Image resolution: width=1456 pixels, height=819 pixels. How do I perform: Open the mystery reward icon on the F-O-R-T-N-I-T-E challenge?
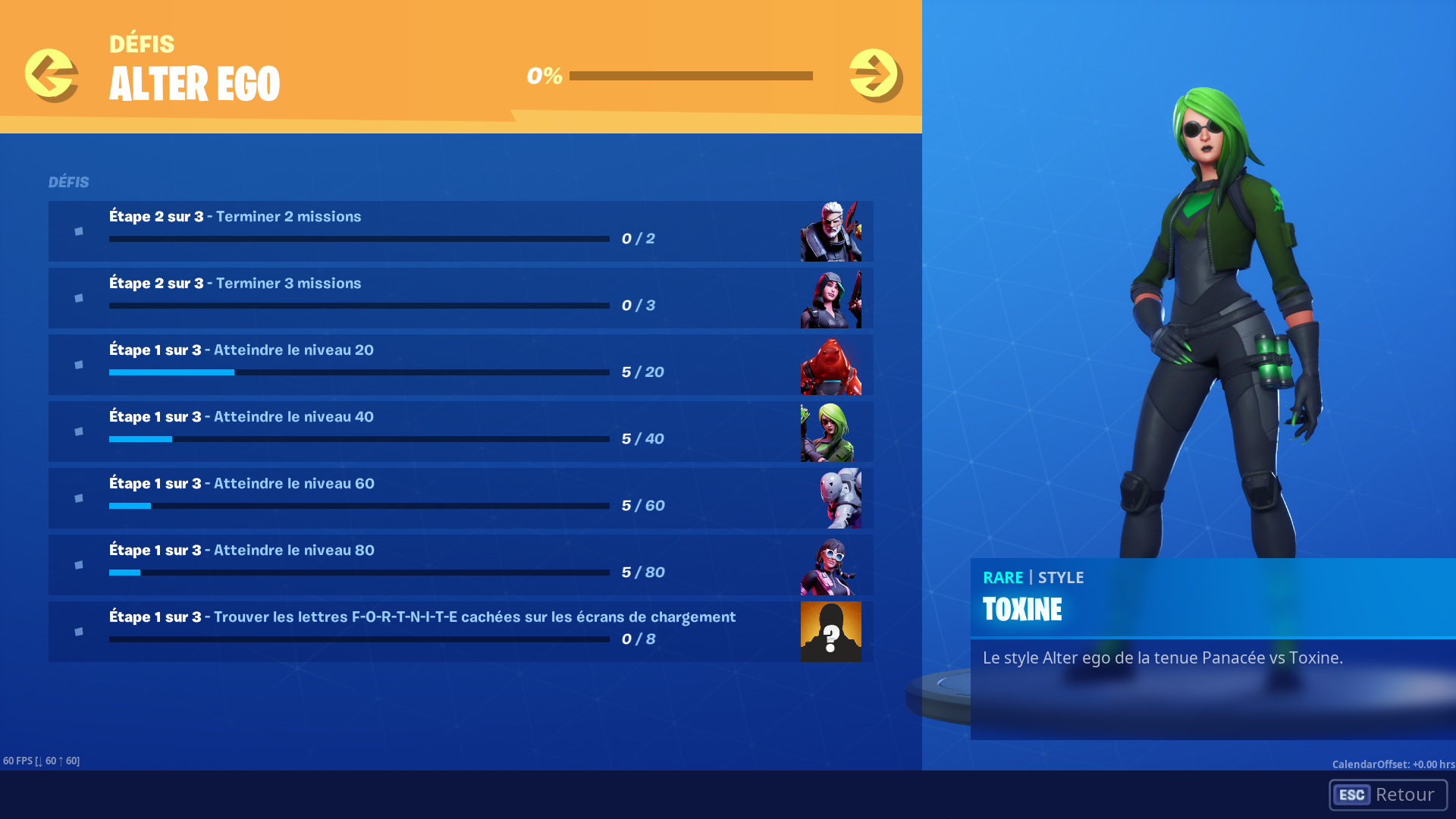pos(830,632)
